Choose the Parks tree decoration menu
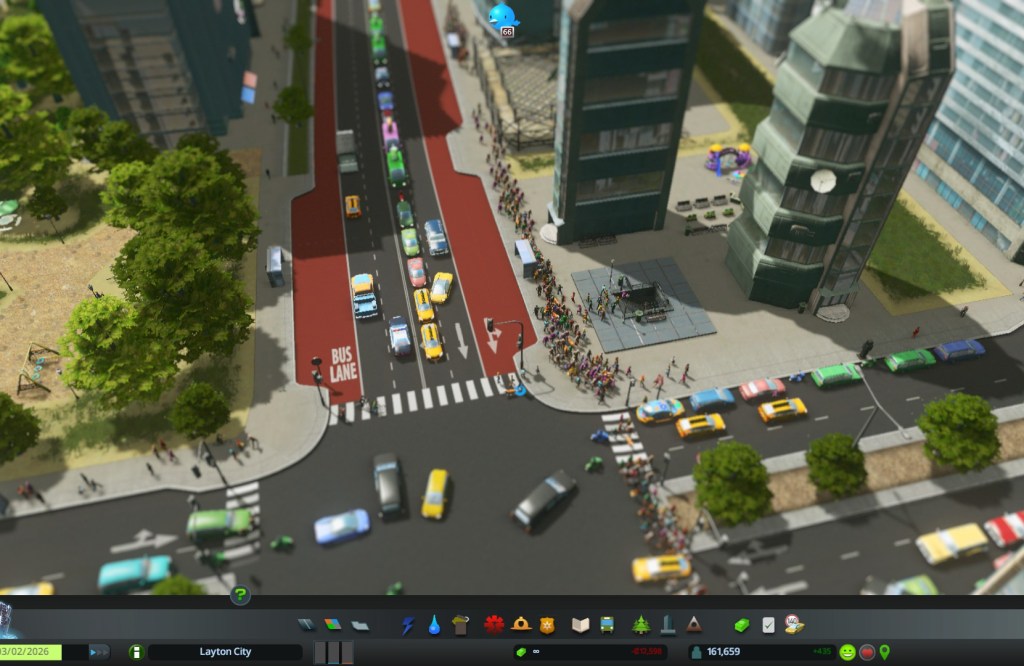1024x666 pixels. click(641, 625)
